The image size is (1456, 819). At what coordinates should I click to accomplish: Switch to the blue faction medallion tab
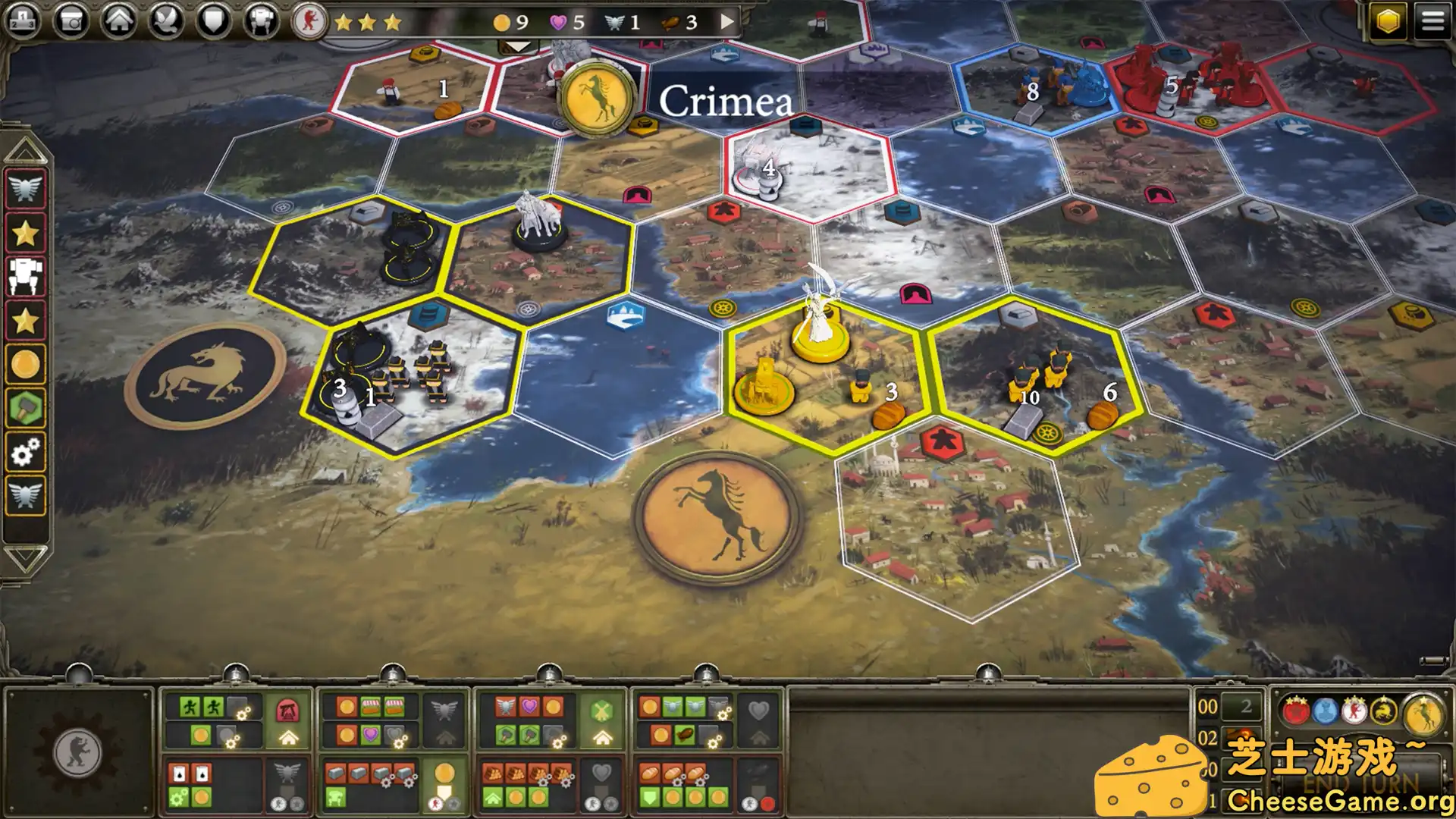tap(1325, 711)
